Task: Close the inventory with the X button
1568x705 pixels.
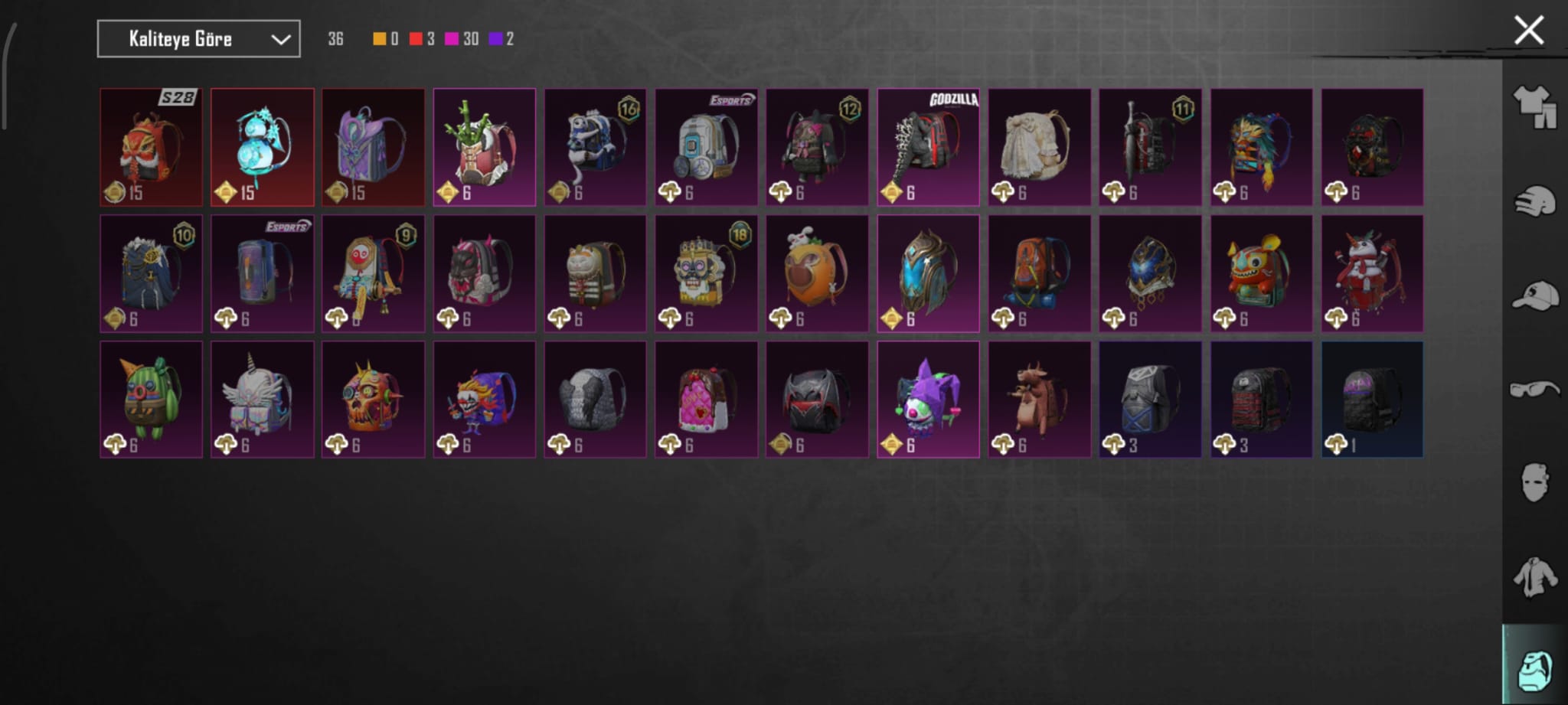Action: coord(1528,31)
